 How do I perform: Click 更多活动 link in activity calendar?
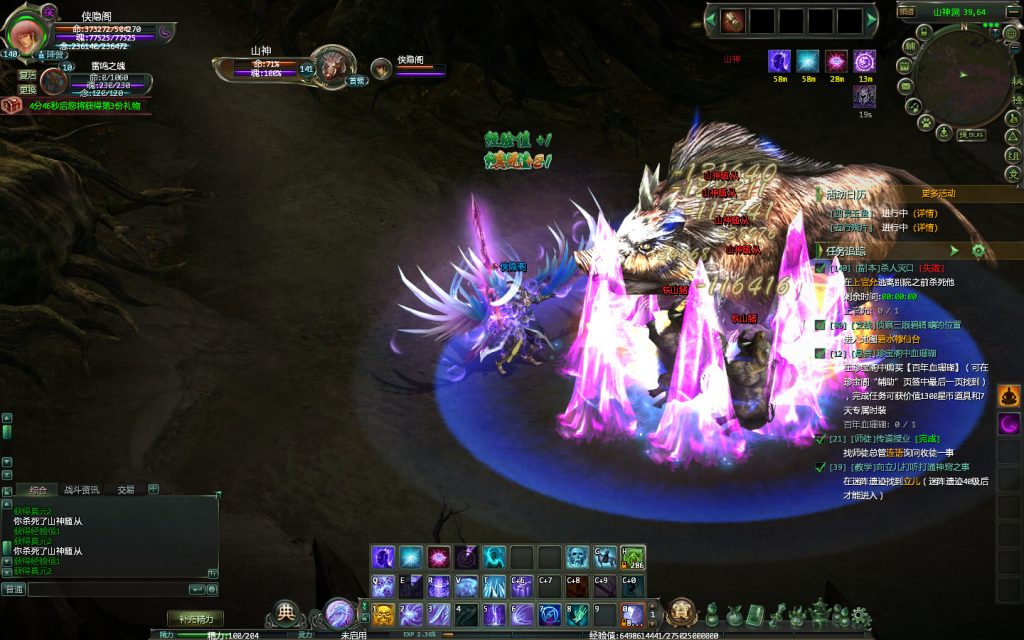click(938, 193)
